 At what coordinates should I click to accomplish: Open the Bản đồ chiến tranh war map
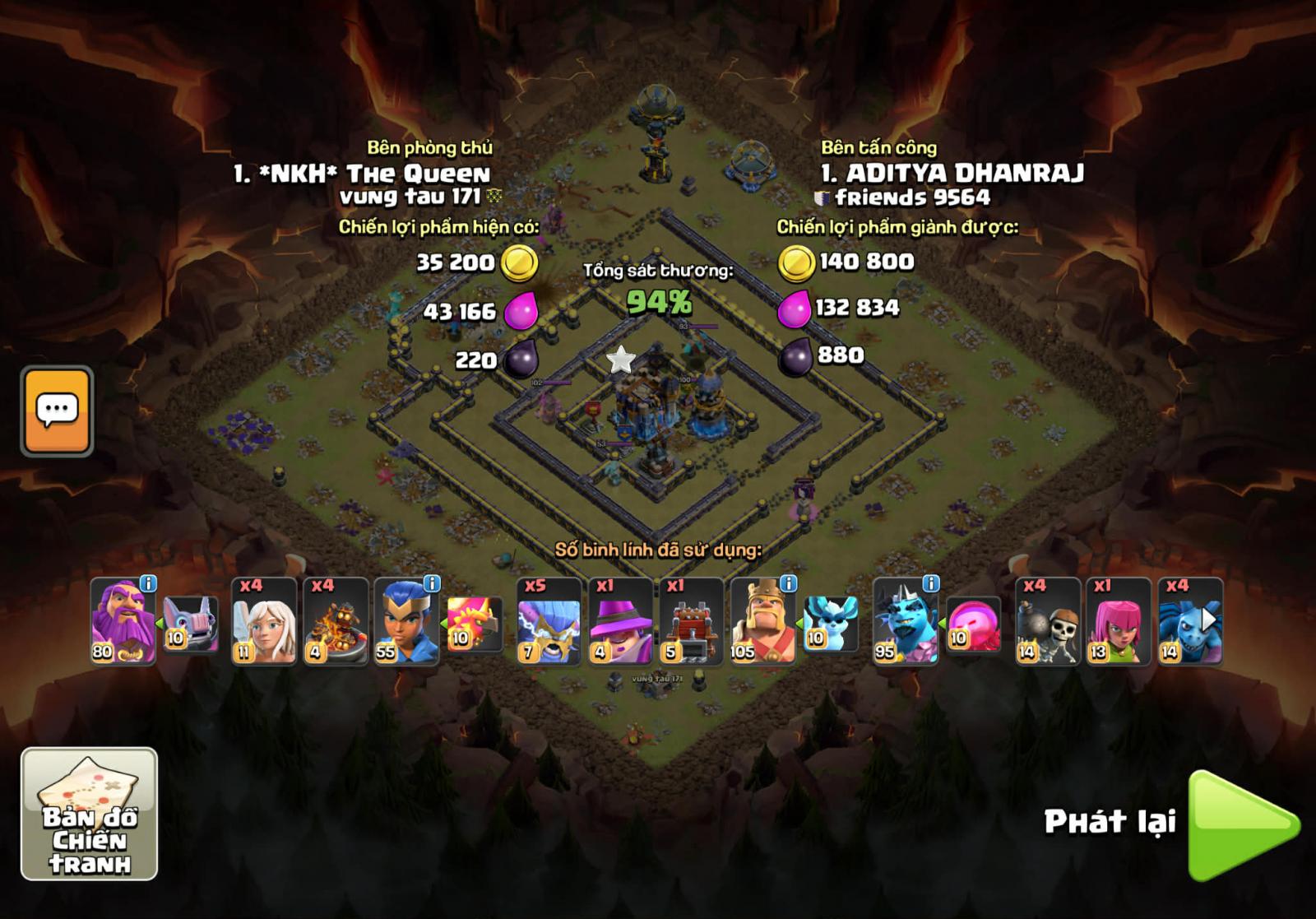pyautogui.click(x=89, y=814)
